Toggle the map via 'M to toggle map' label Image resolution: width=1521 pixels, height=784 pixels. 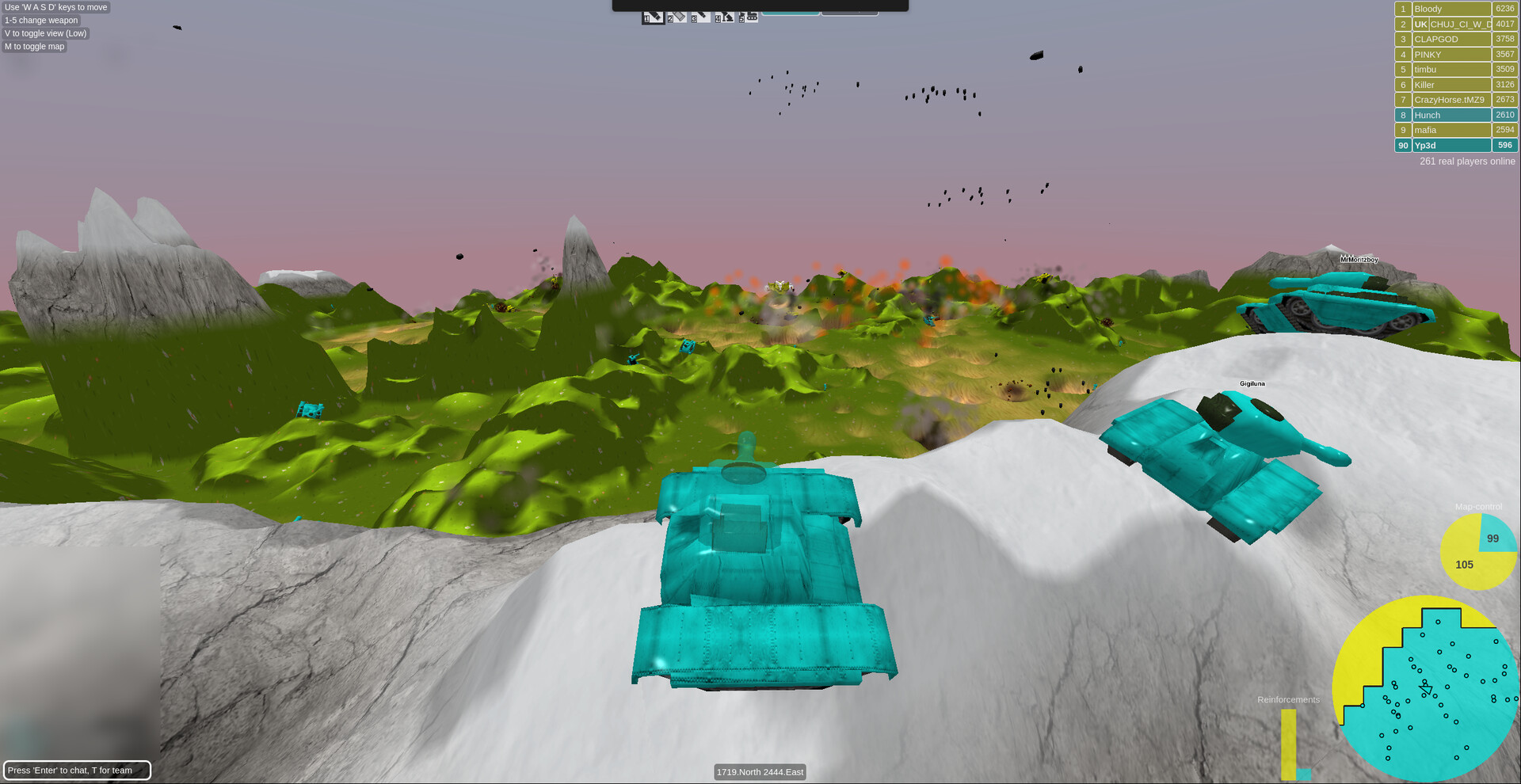click(34, 46)
